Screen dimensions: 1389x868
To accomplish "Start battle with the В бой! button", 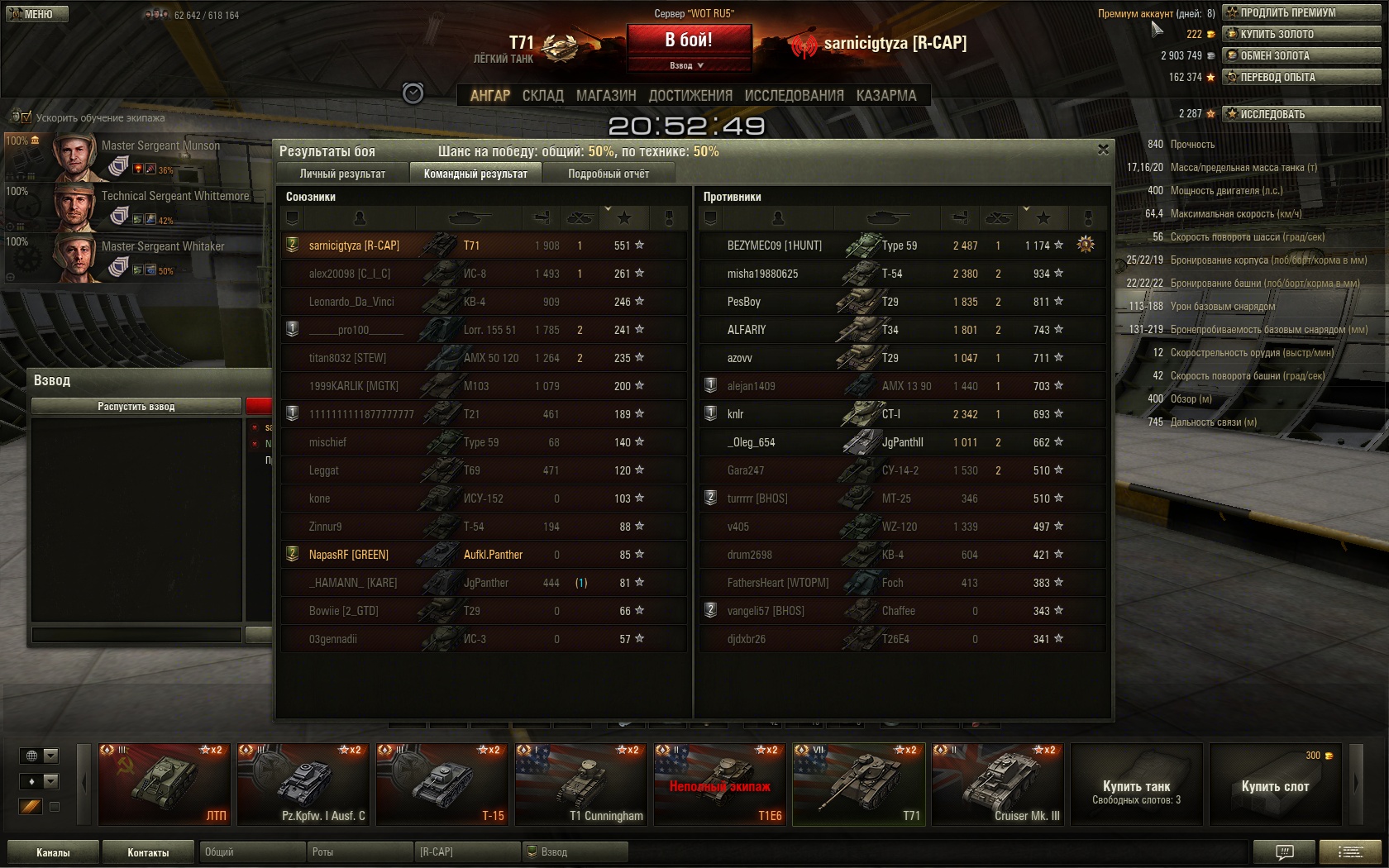I will (689, 40).
